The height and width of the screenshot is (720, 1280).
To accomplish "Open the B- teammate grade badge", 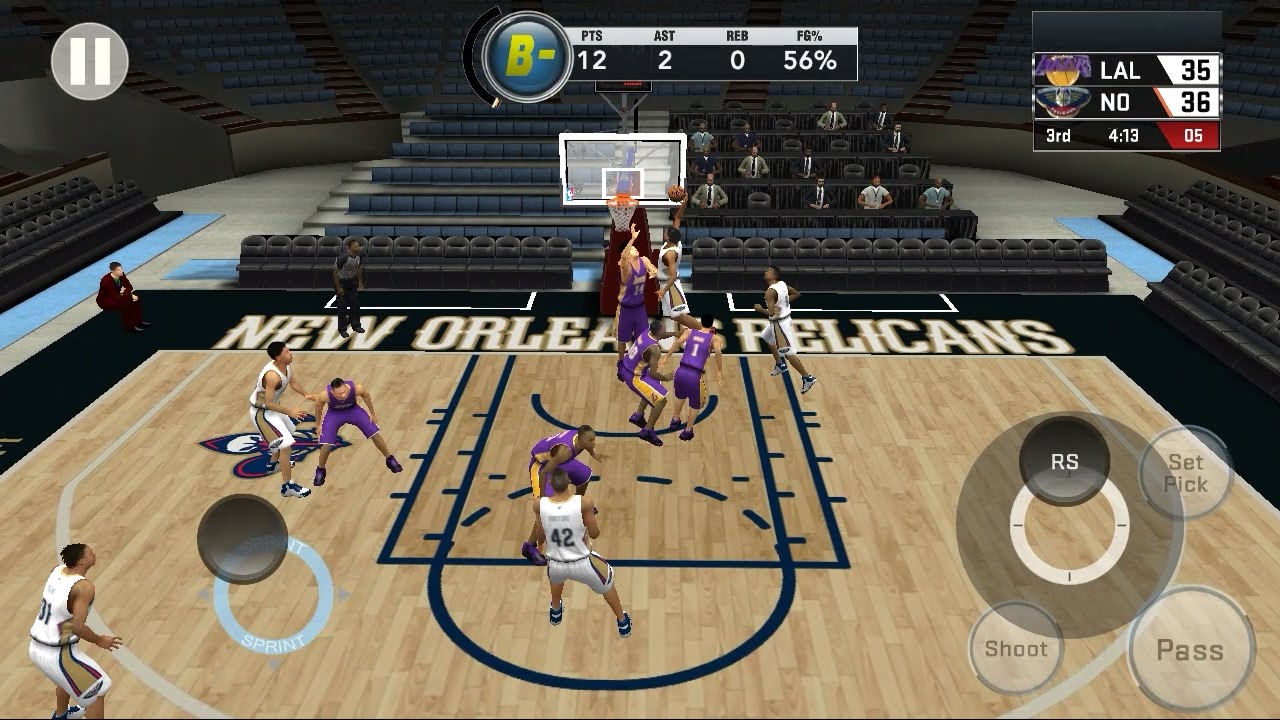I will click(527, 57).
